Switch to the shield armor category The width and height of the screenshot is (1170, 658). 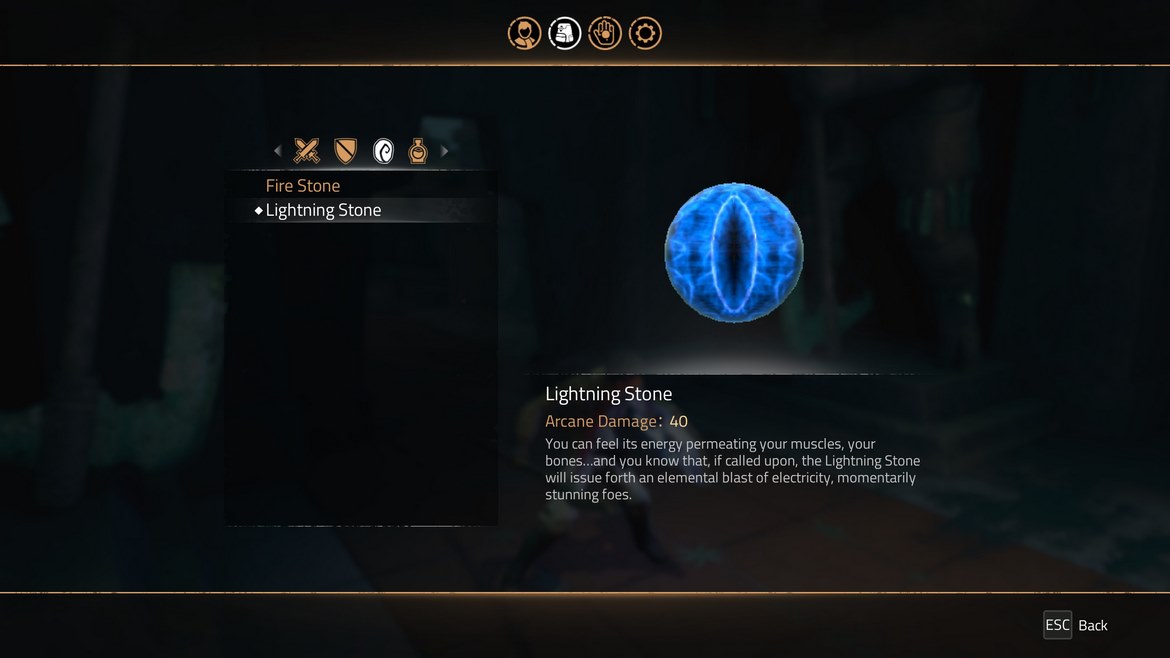click(x=345, y=151)
